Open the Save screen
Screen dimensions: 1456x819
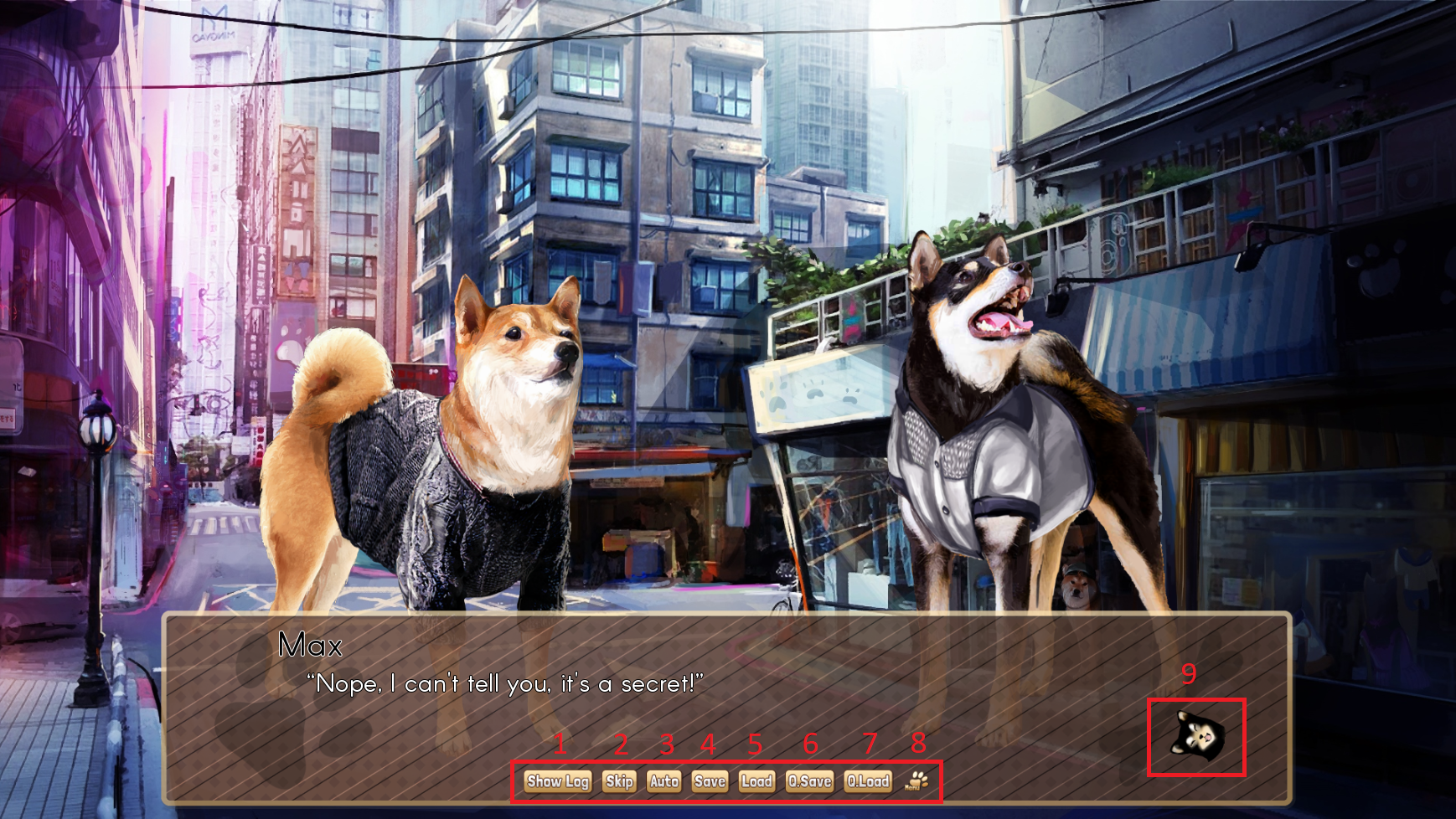click(709, 781)
